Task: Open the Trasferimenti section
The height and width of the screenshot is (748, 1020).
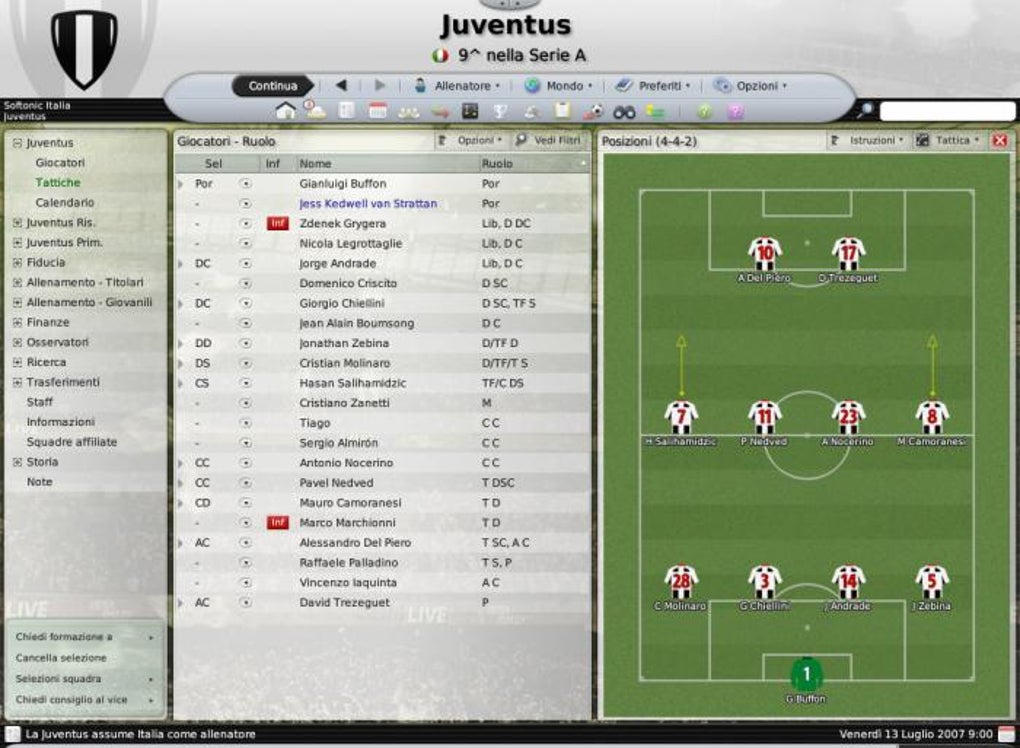Action: point(63,382)
